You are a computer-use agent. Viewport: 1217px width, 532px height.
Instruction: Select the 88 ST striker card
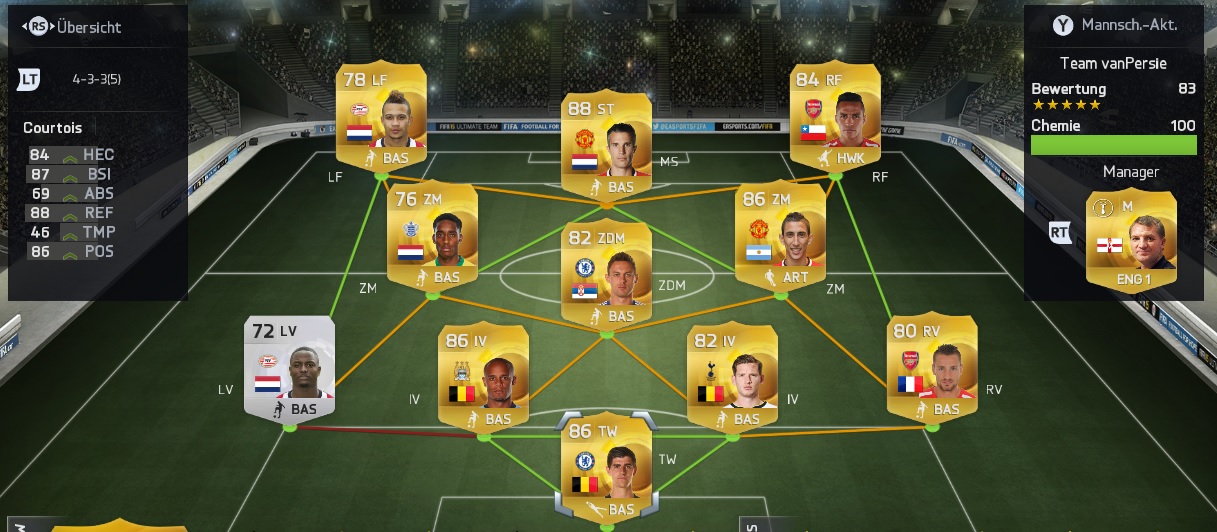click(606, 145)
